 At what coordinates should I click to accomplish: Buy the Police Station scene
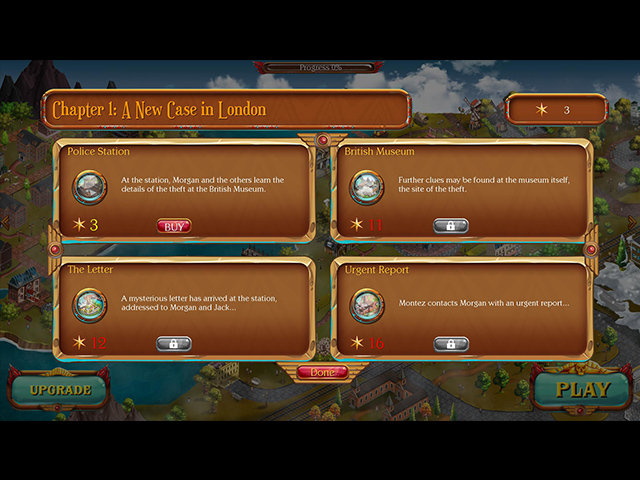tap(174, 226)
